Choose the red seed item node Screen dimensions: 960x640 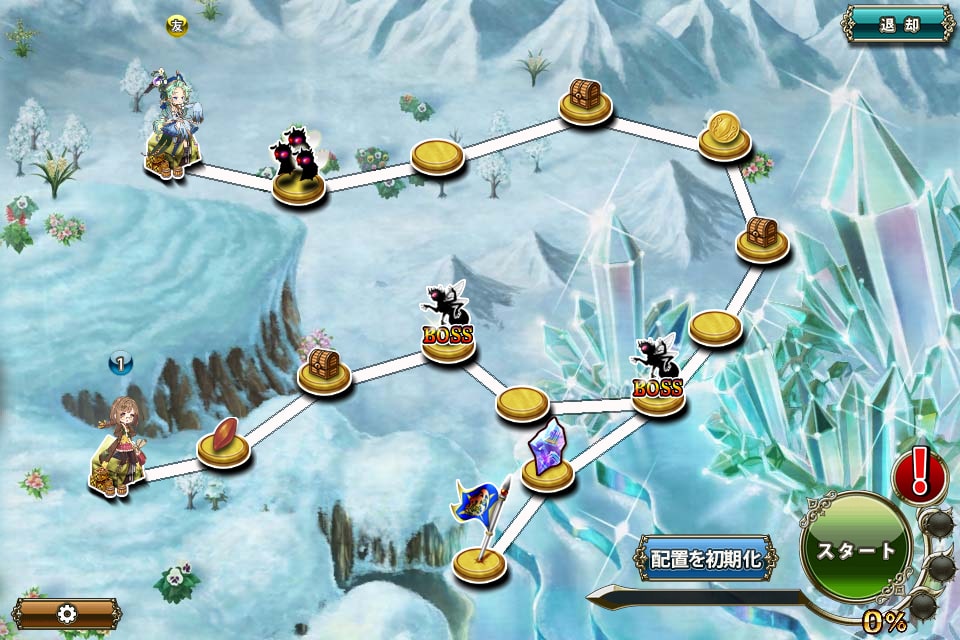click(x=224, y=441)
